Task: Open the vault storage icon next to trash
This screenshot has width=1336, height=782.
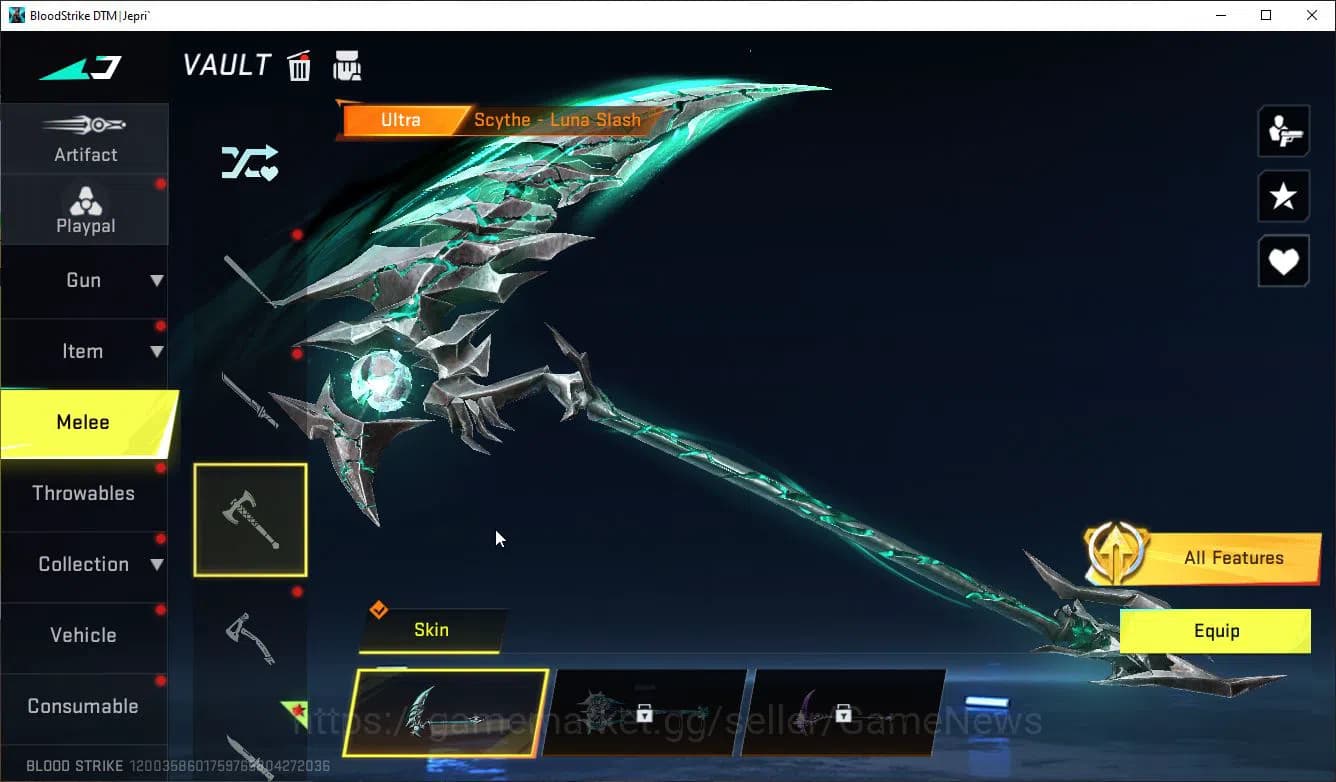Action: click(x=347, y=64)
